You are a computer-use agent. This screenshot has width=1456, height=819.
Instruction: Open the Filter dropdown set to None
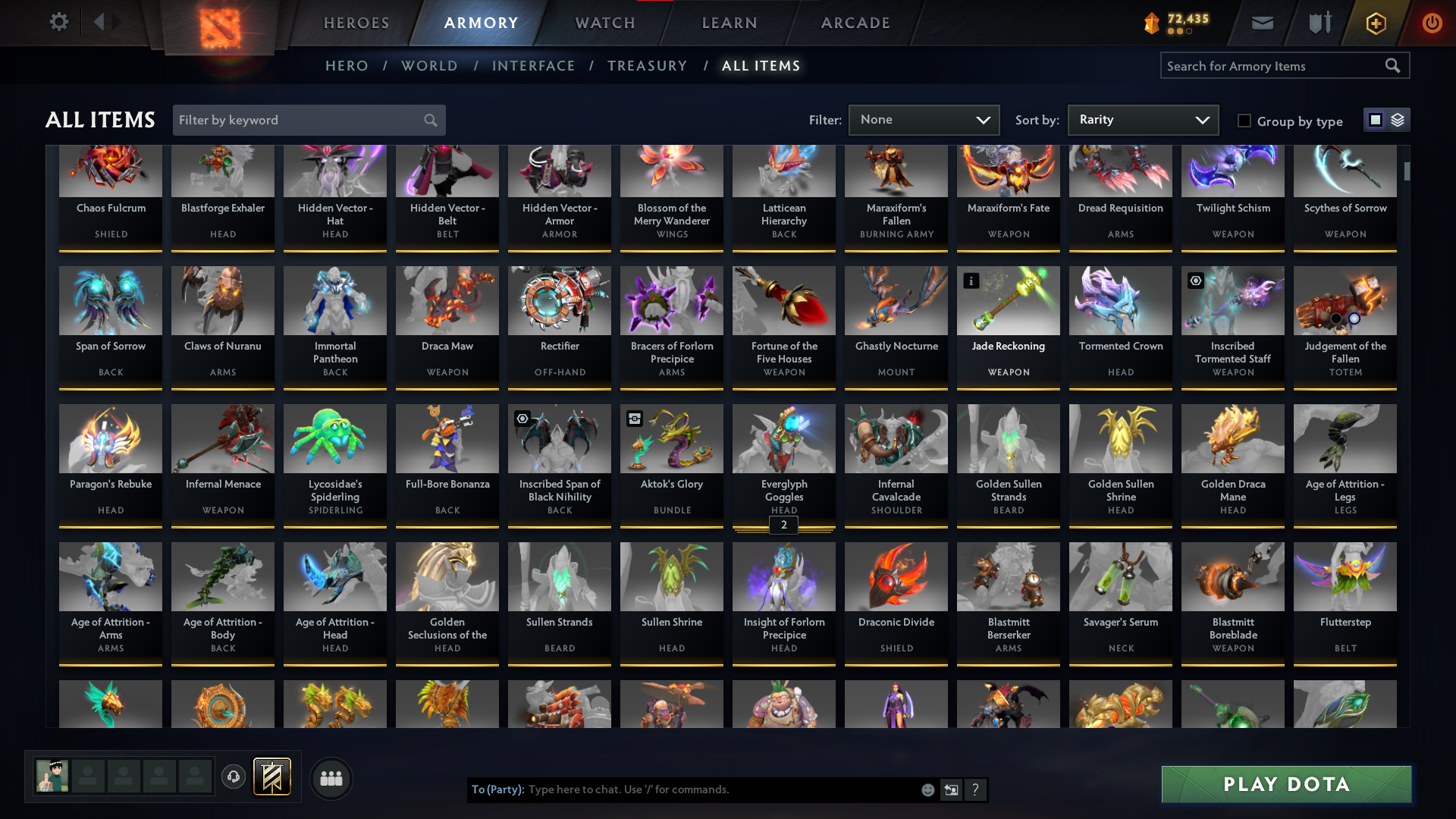click(924, 120)
